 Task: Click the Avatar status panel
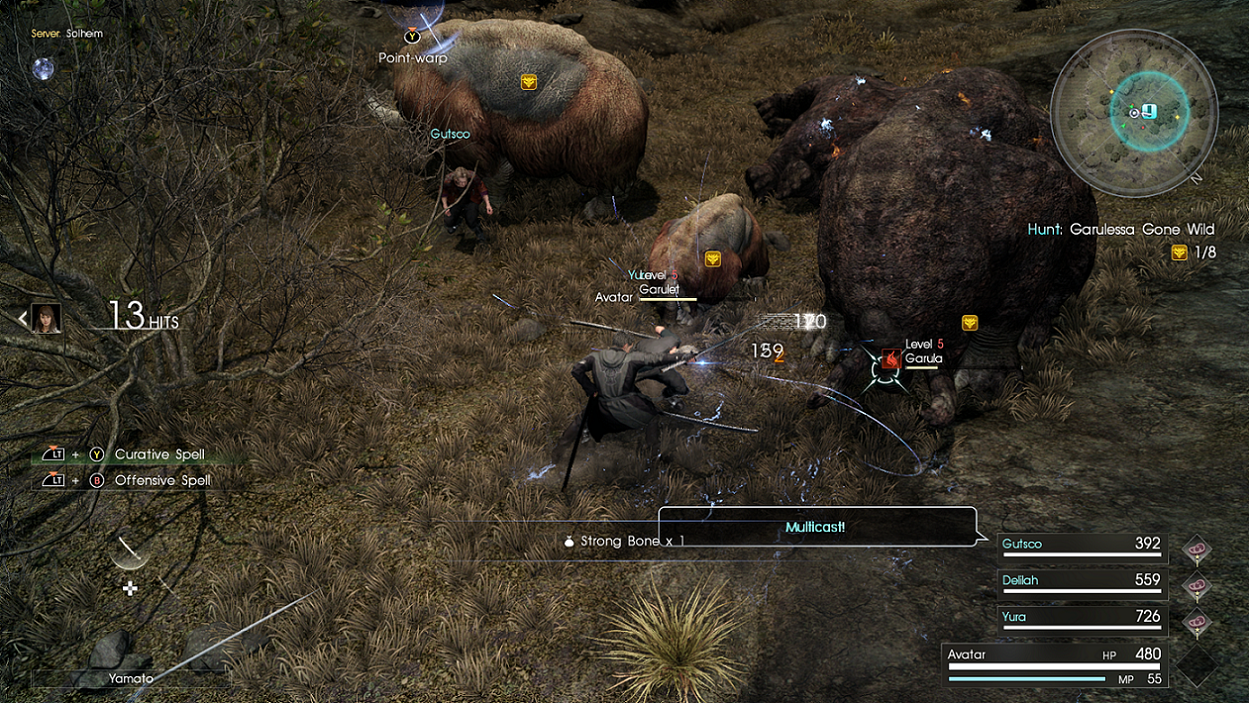(1055, 664)
